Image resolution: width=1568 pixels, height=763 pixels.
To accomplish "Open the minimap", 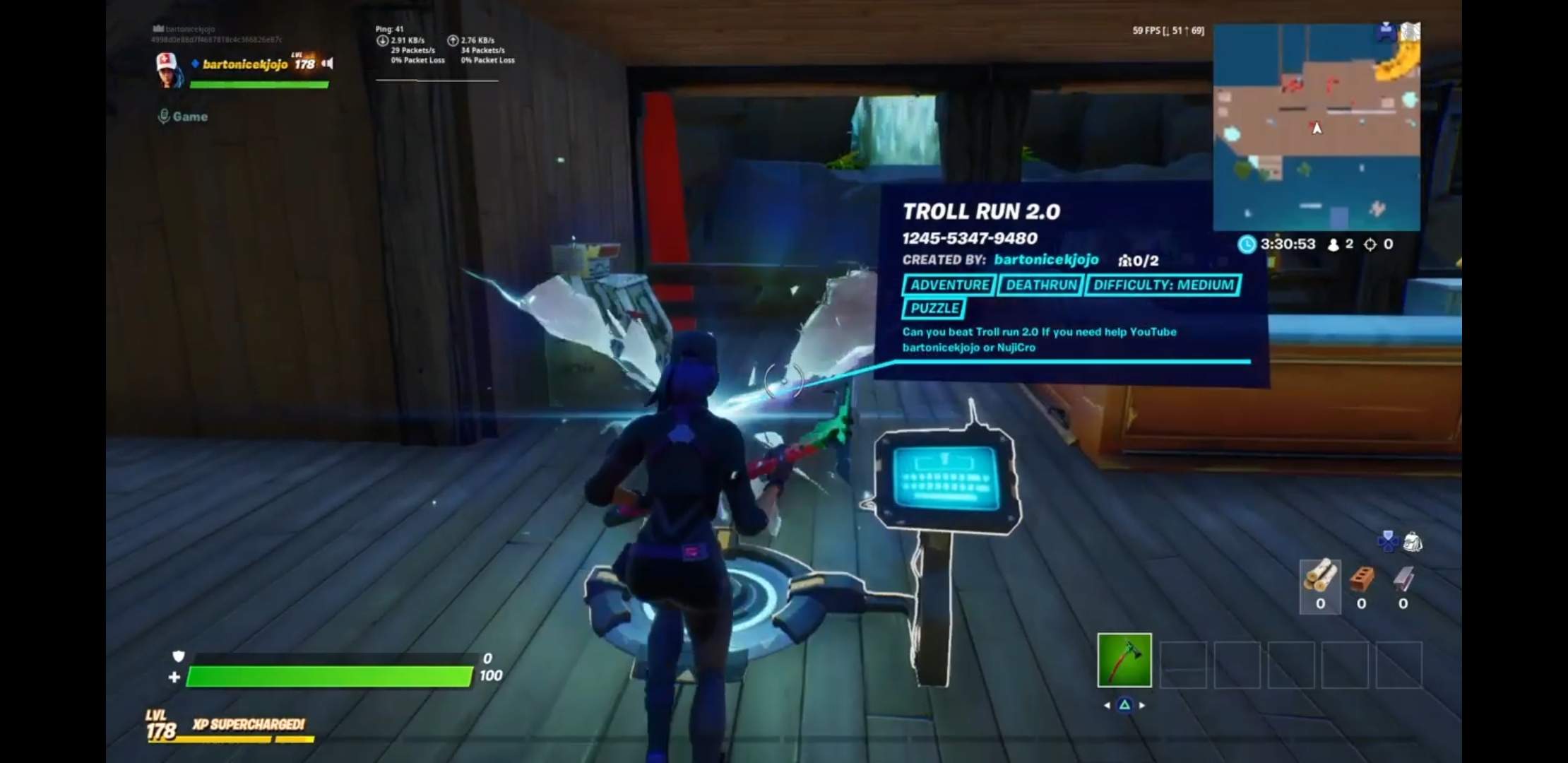I will pyautogui.click(x=1316, y=127).
